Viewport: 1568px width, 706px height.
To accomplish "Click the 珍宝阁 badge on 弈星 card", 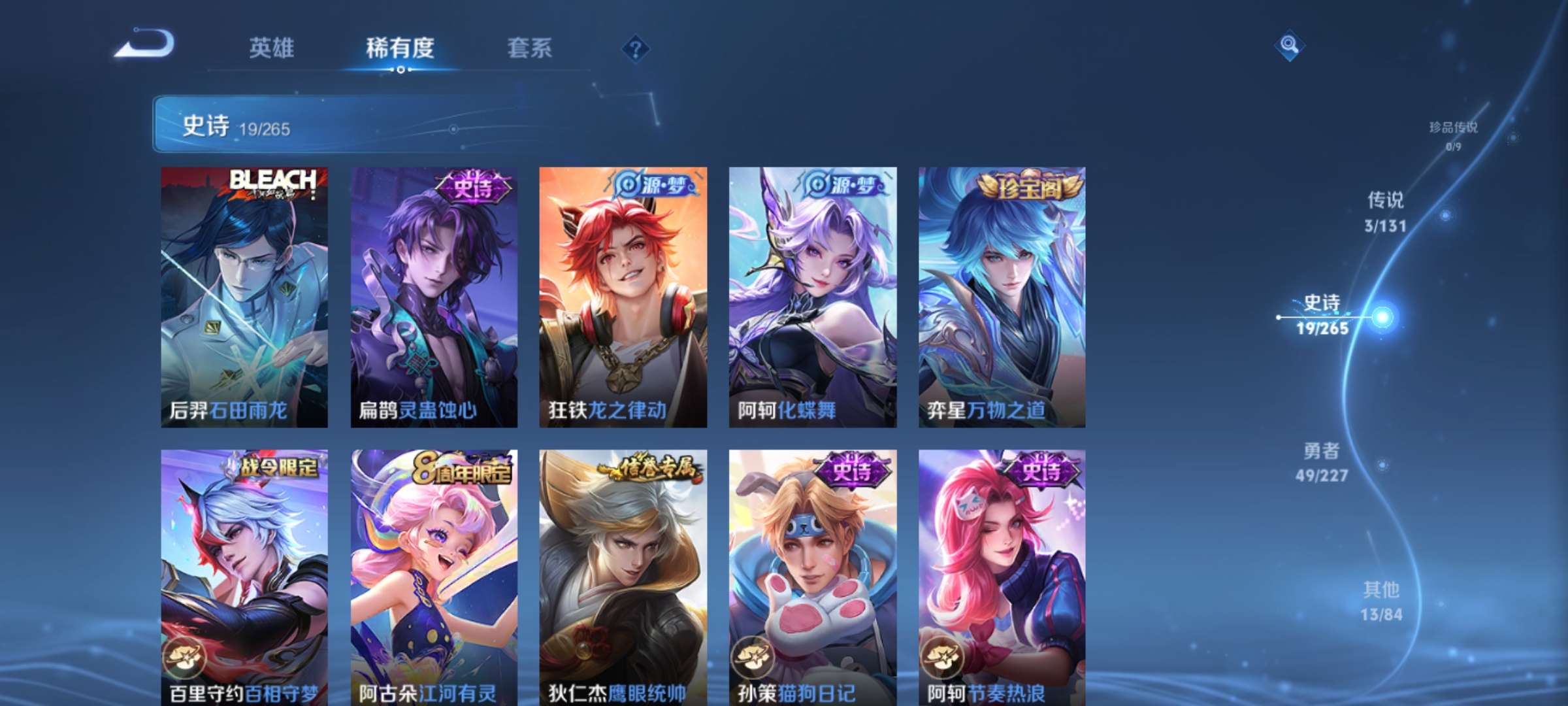I will [1020, 186].
